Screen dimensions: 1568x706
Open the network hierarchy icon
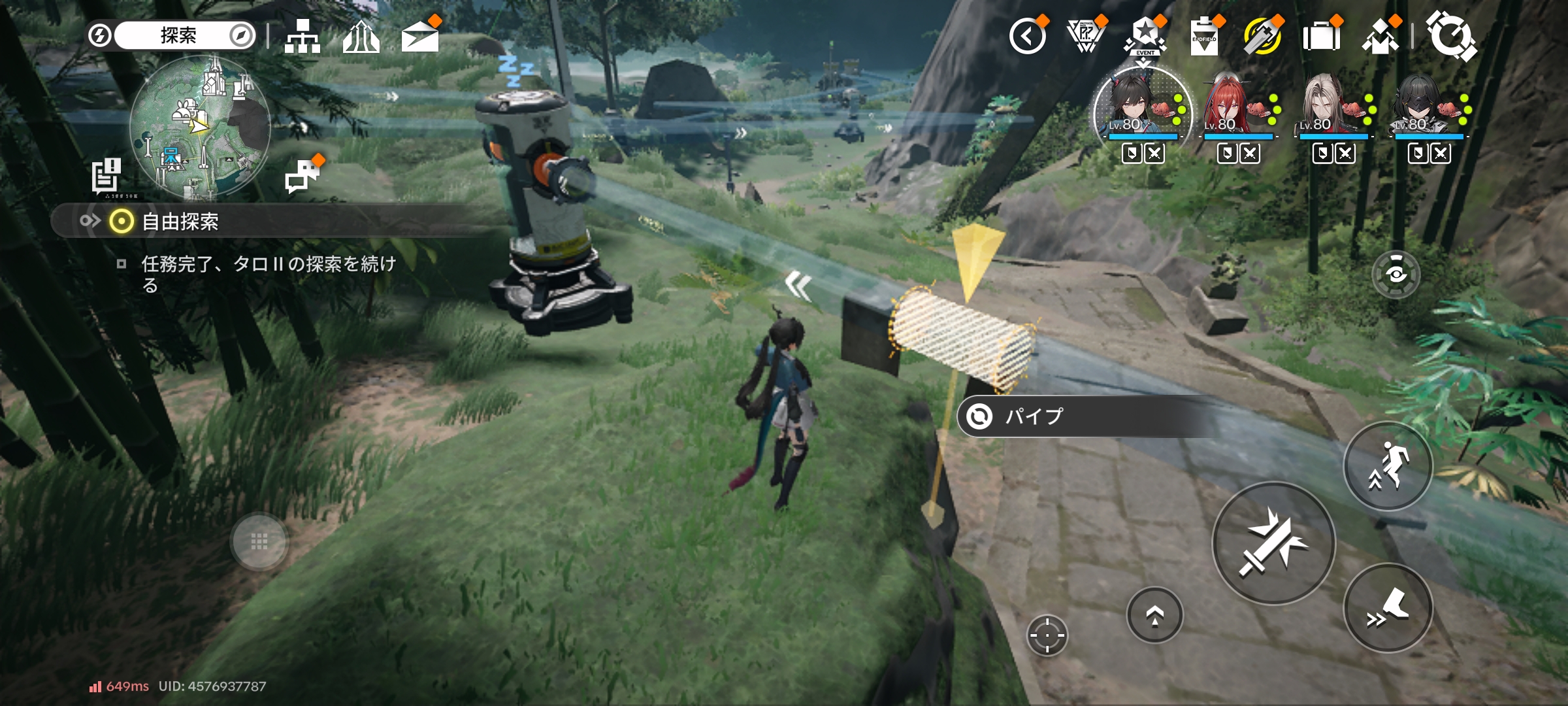302,37
